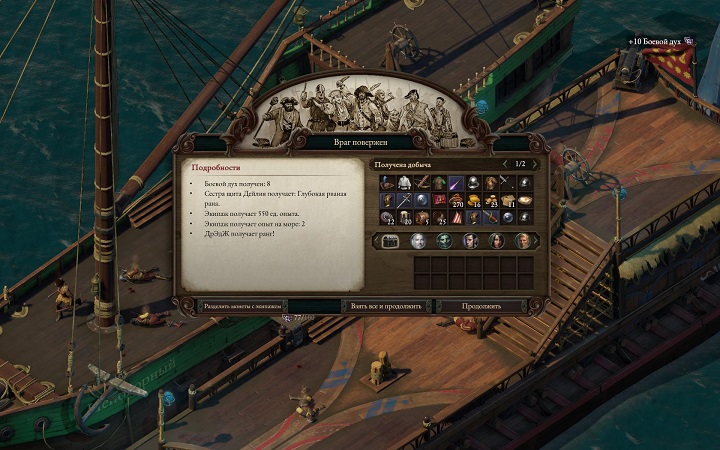The height and width of the screenshot is (450, 720).
Task: Select the white-bearded old man portrait
Action: coord(419,241)
